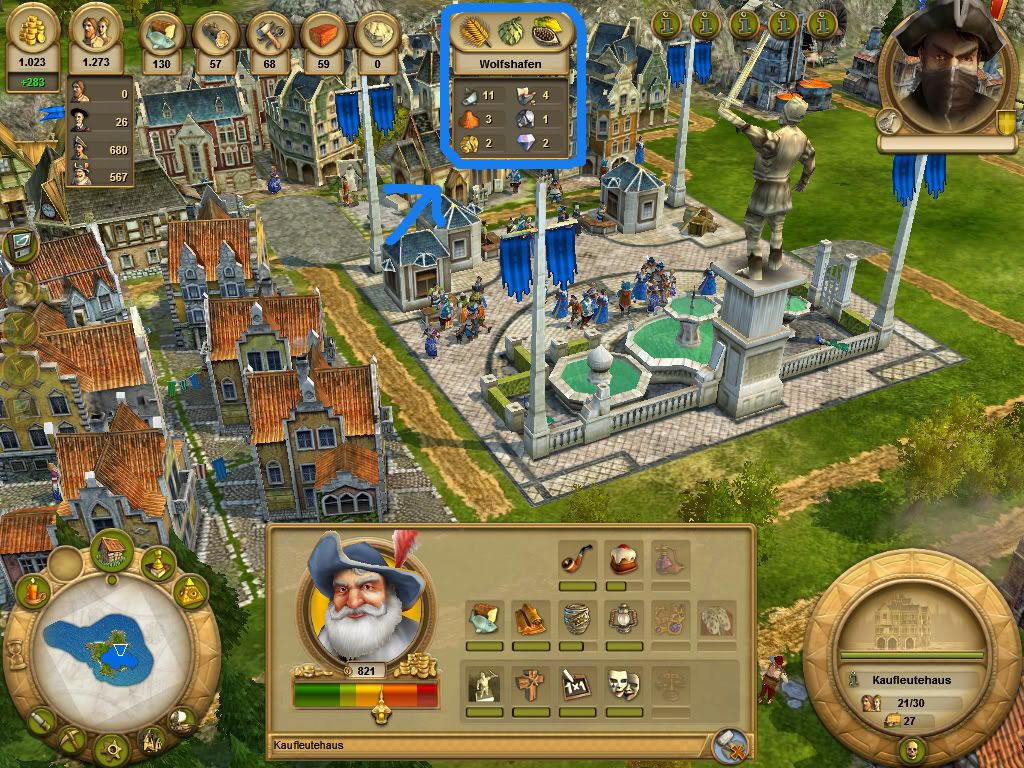The image size is (1024, 768).
Task: Select the cake demand icon
Action: pyautogui.click(x=623, y=558)
